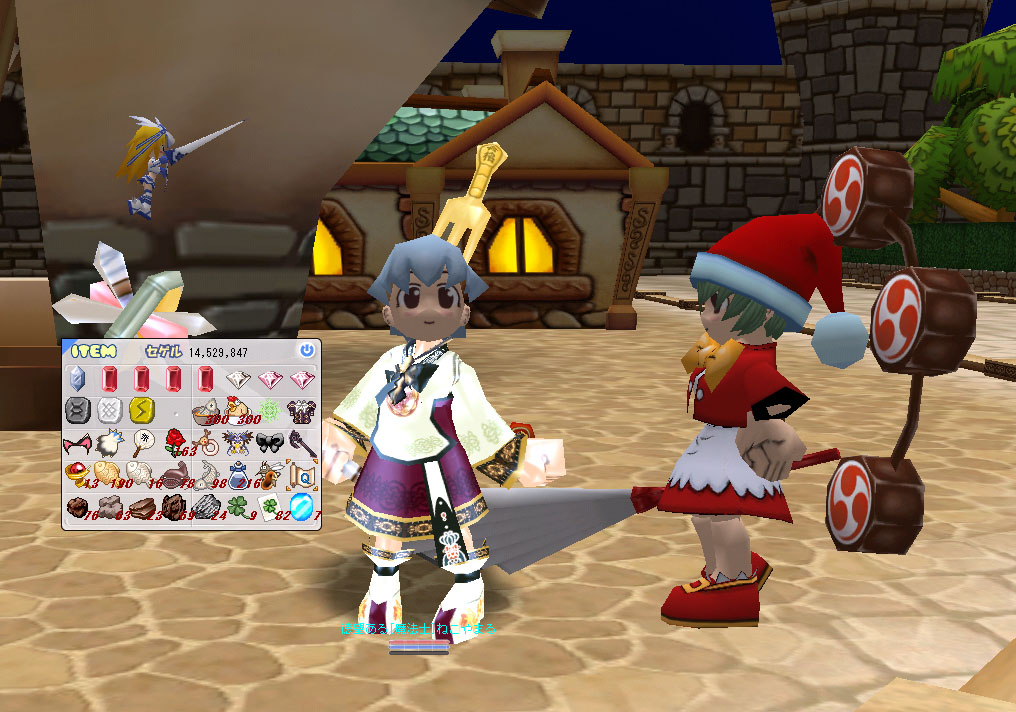Select the red rose stack
1016x712 pixels.
coord(174,442)
